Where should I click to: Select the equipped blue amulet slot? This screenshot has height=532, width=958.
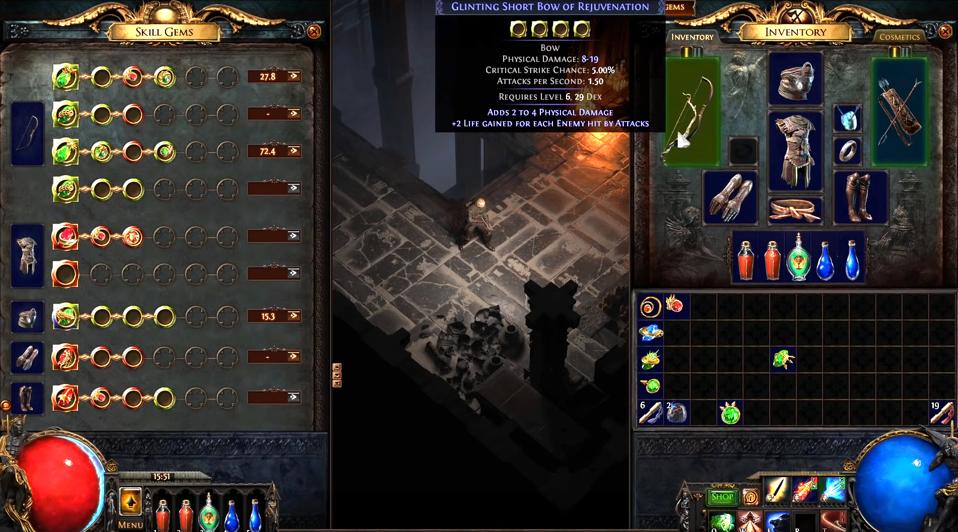[848, 120]
